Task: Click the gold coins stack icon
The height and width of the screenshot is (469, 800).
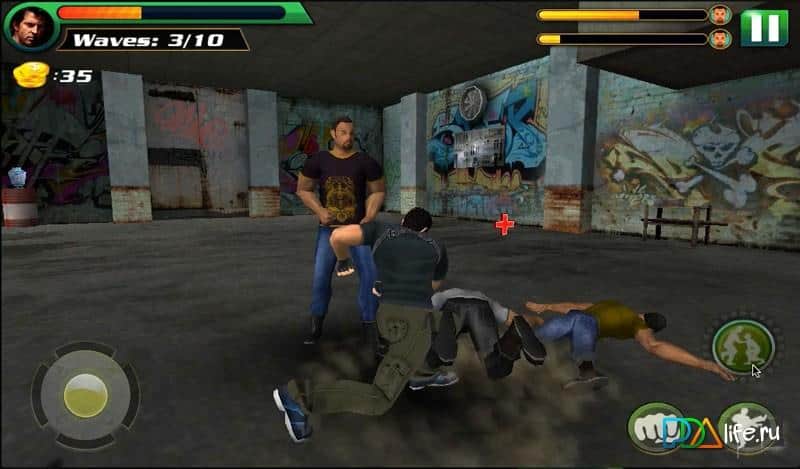Action: pyautogui.click(x=30, y=74)
